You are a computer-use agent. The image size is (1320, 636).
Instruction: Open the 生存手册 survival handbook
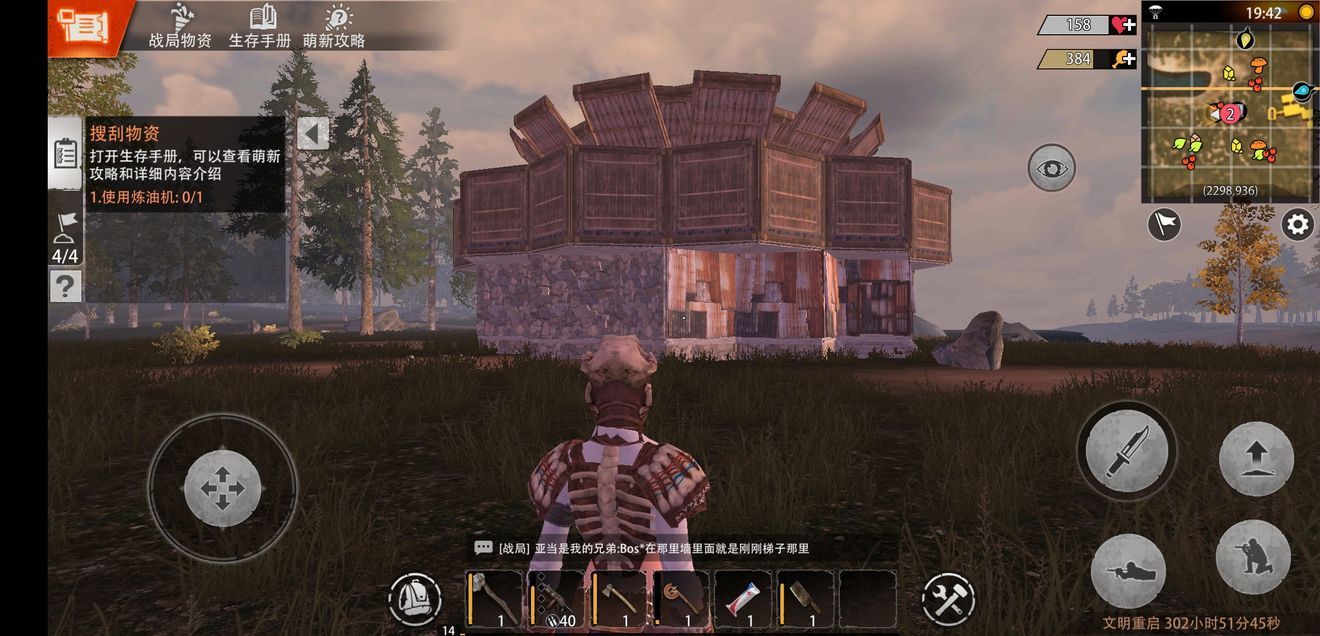point(260,26)
